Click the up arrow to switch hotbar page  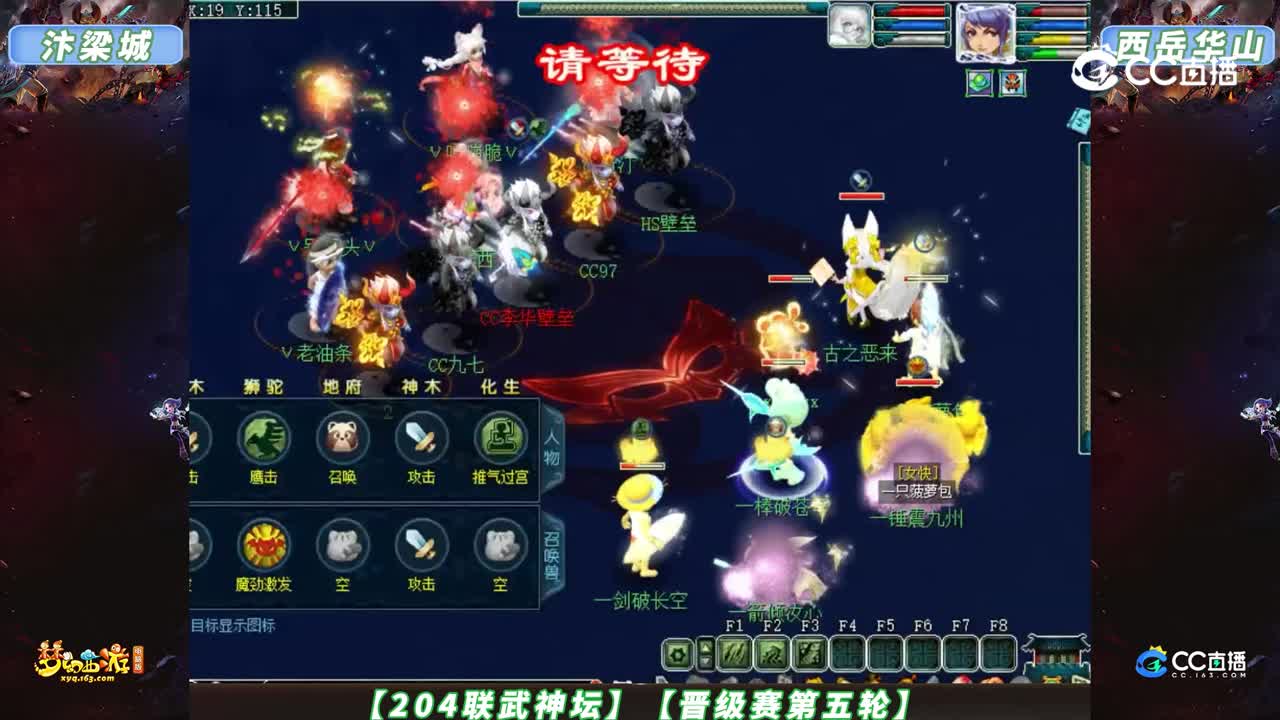click(x=707, y=647)
